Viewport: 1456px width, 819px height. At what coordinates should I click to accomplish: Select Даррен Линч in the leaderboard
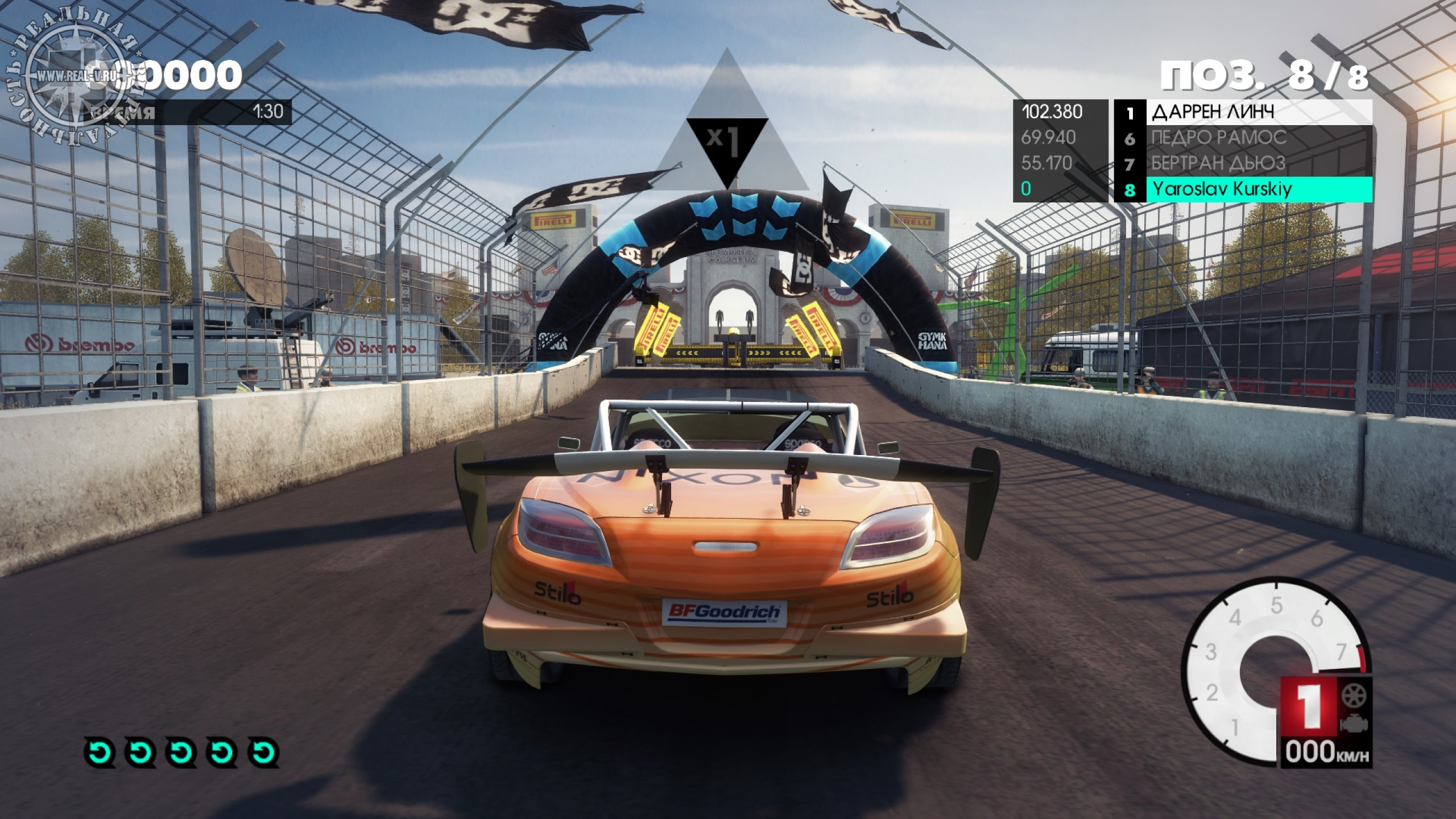pos(1242,112)
